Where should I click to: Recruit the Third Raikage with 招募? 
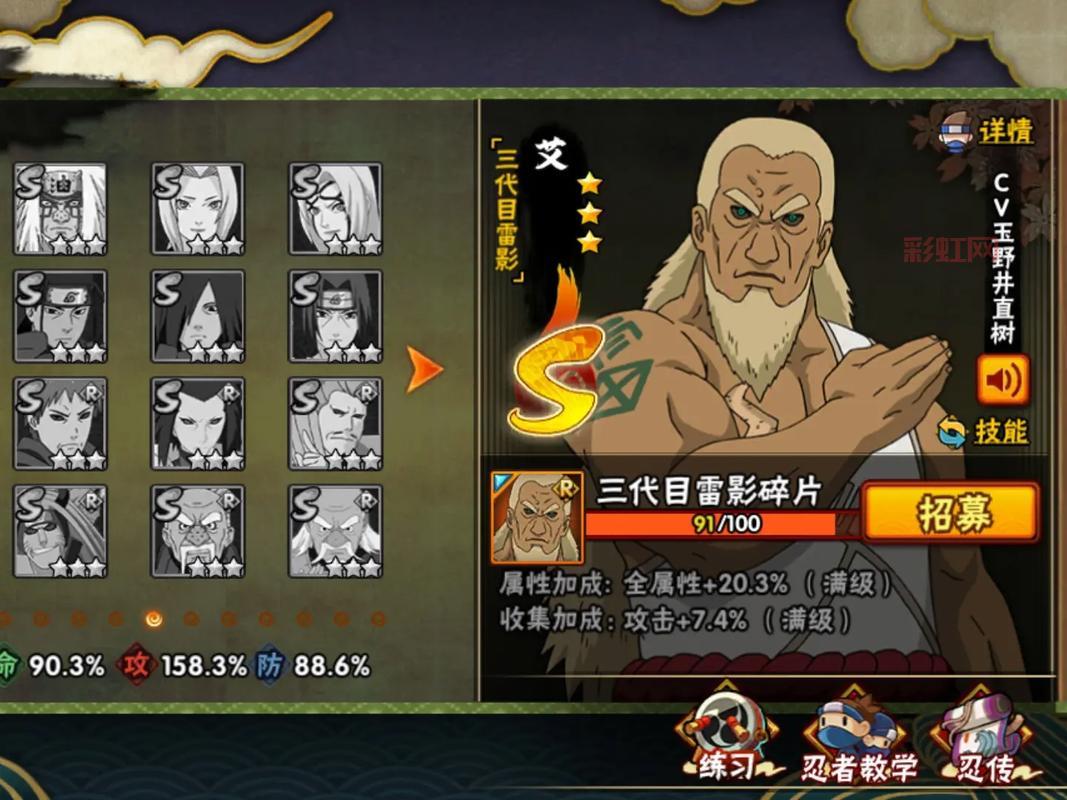tap(950, 514)
